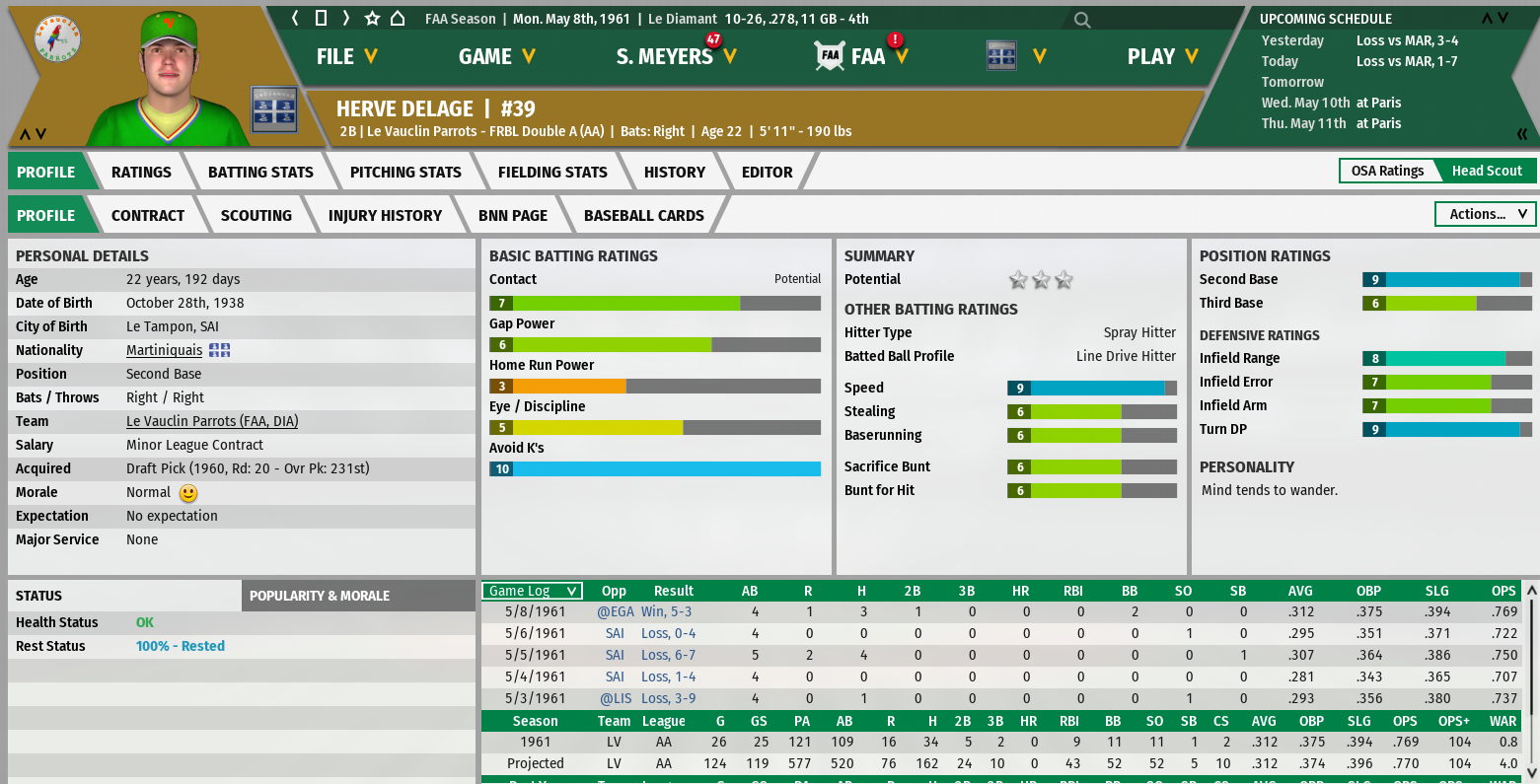Open the S. MEYERS manager menu

676,57
